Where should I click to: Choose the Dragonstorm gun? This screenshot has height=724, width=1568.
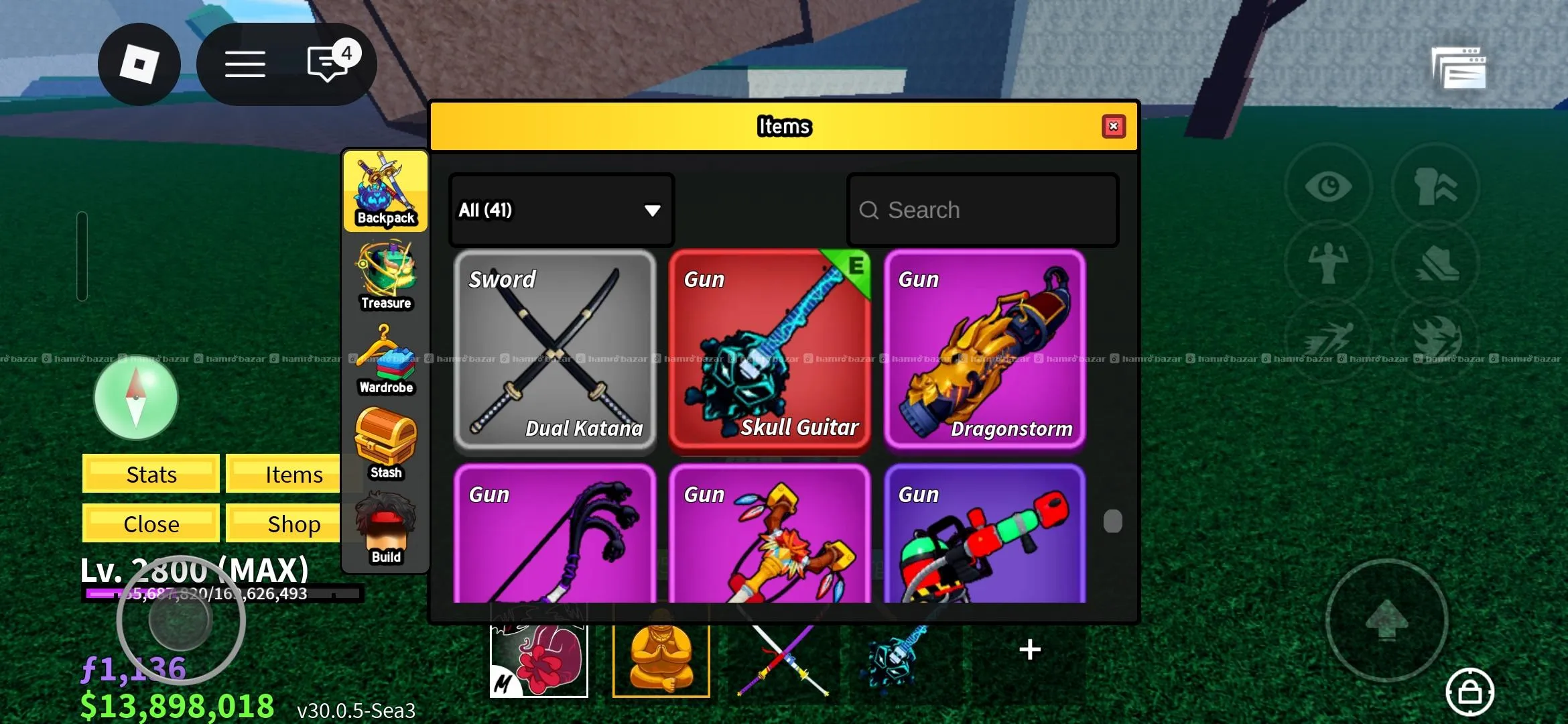(x=984, y=351)
